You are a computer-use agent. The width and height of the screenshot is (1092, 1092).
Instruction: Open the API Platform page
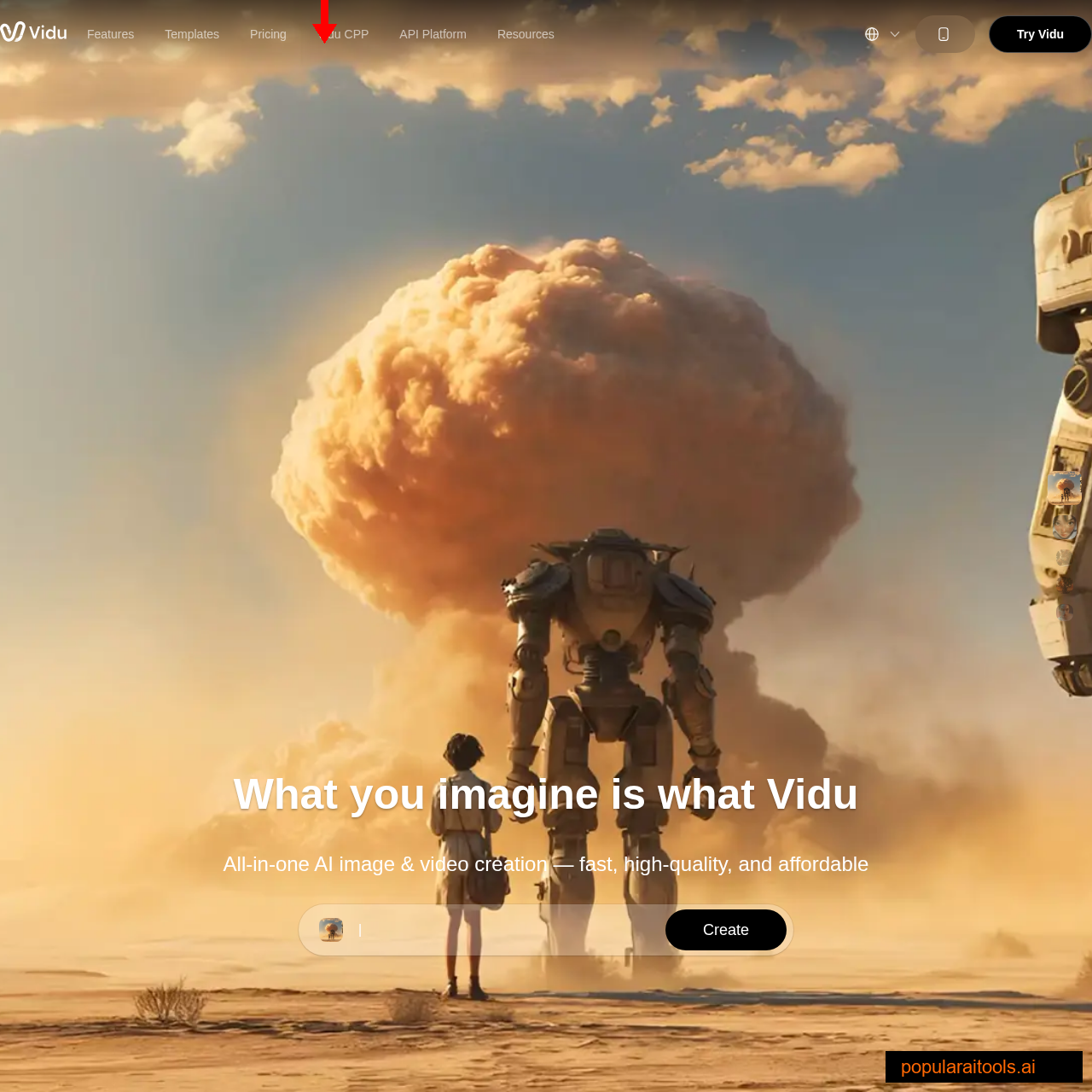tap(433, 34)
